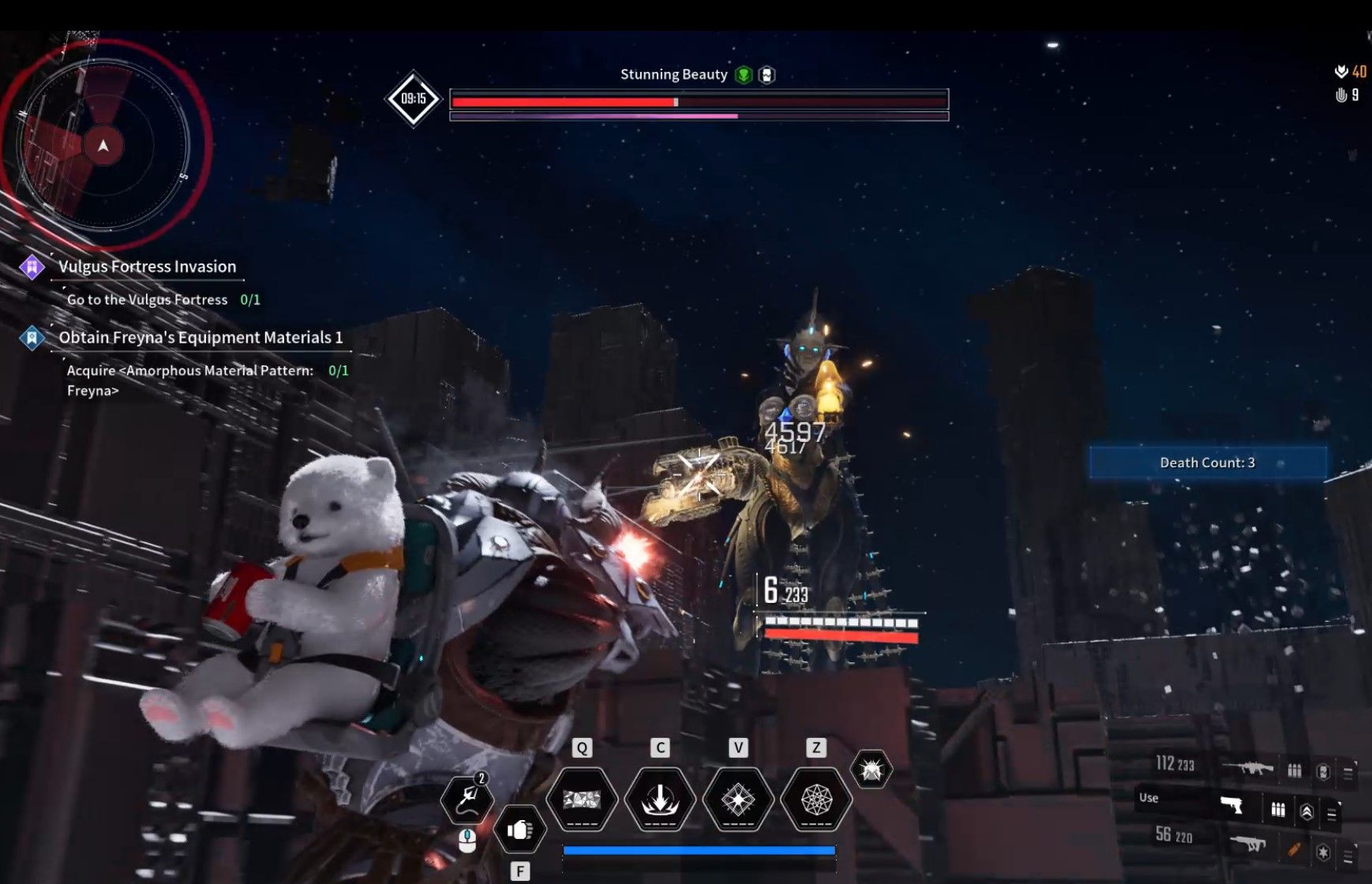Switch to the equipped pistol weapon slot
This screenshot has width=1372, height=884.
pos(1231,805)
